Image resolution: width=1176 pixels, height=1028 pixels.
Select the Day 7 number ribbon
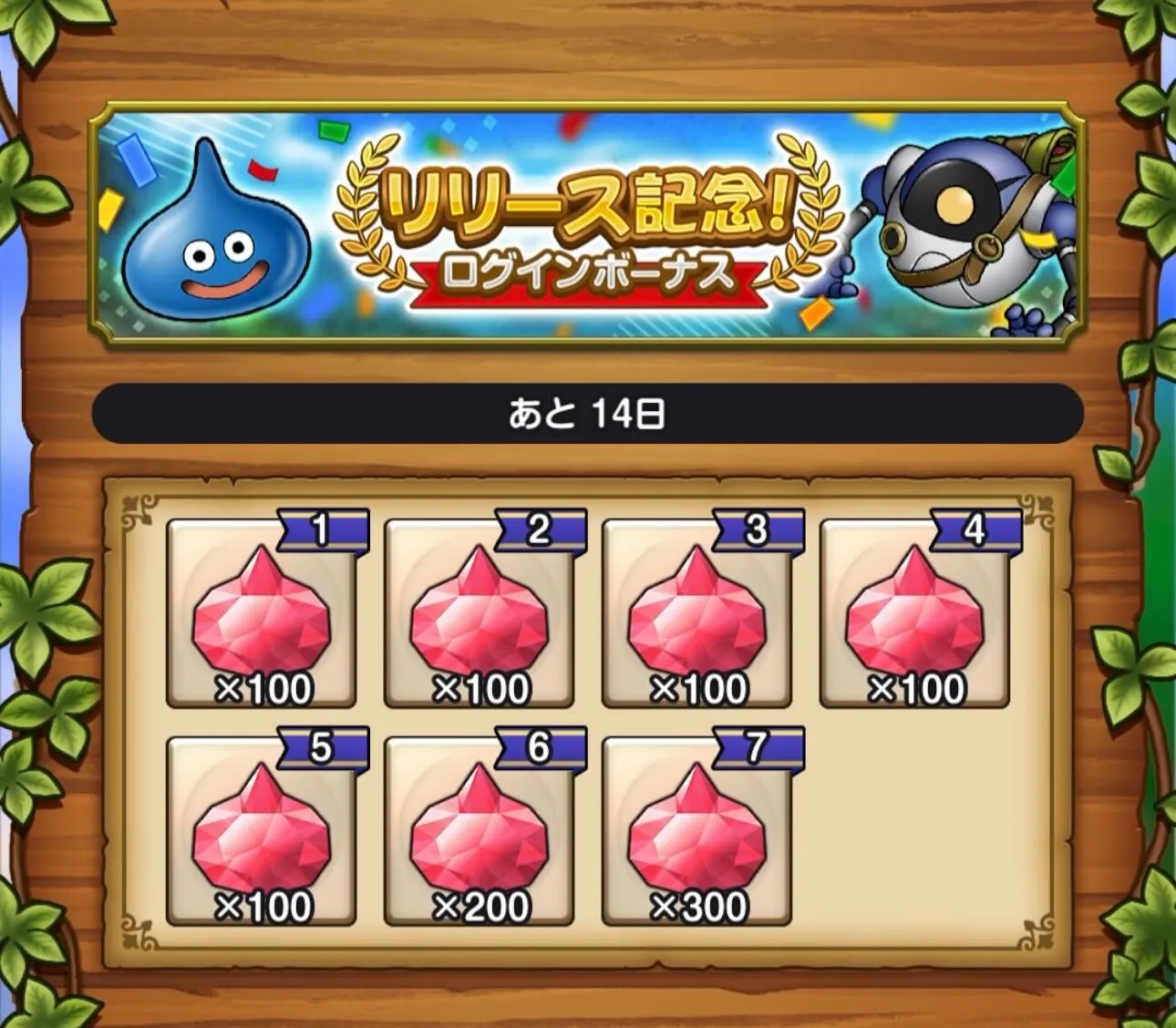pyautogui.click(x=758, y=747)
